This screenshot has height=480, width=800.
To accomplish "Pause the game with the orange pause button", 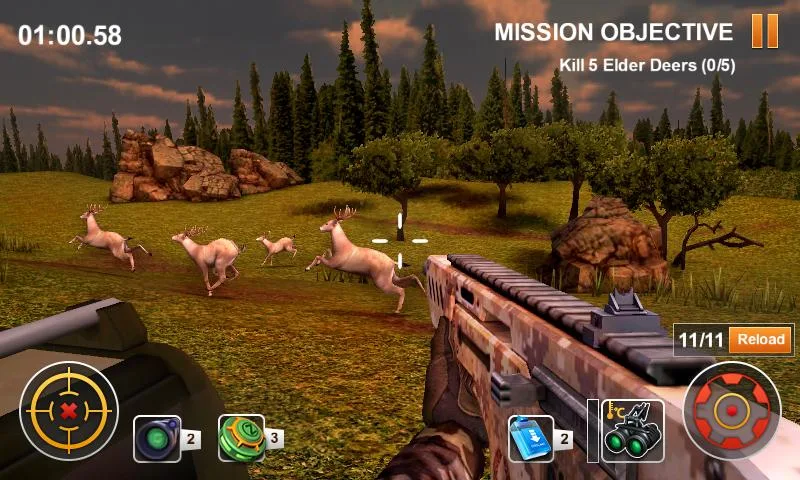I will pos(764,31).
